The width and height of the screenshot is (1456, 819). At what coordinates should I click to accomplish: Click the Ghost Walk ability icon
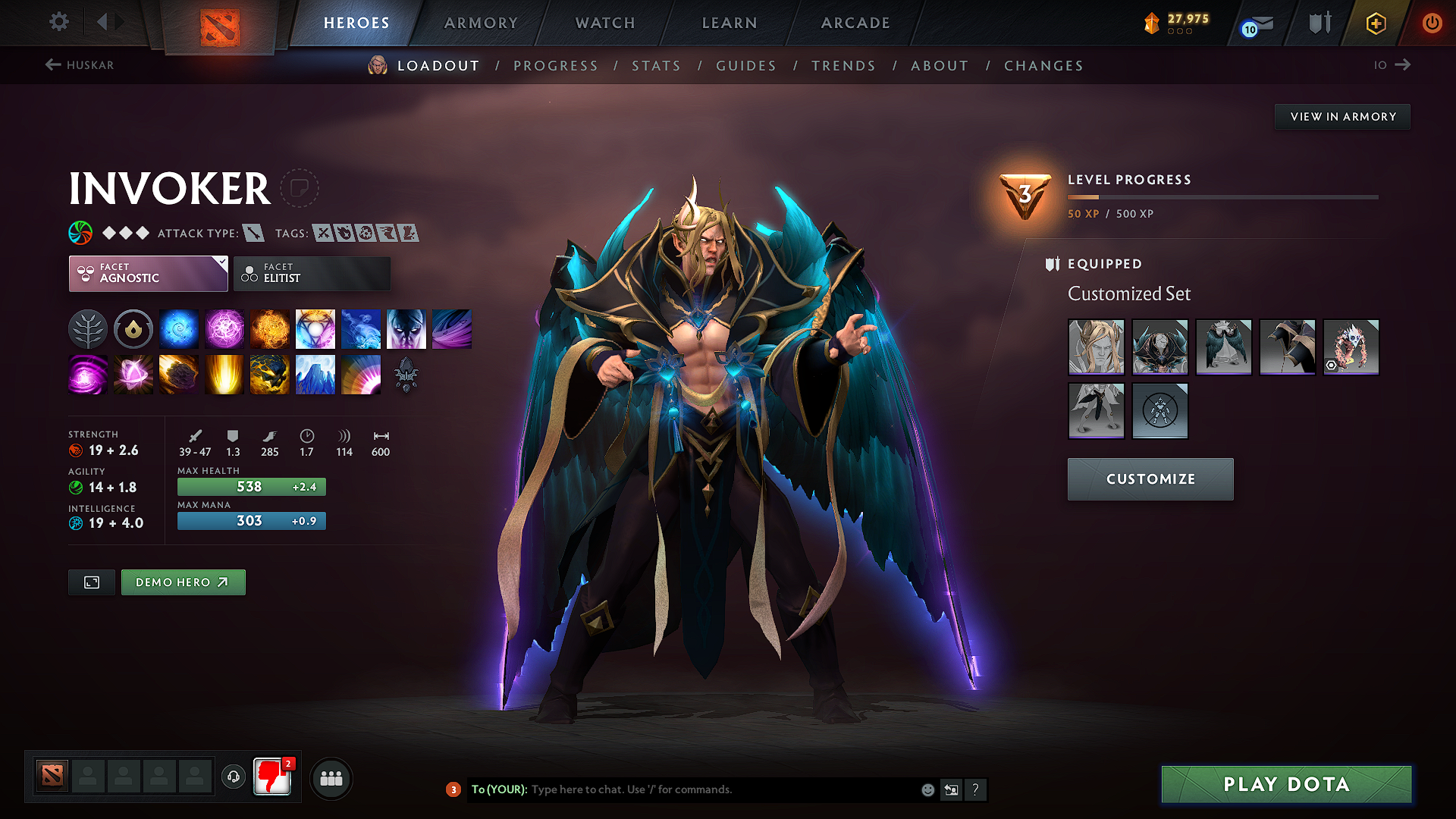point(406,328)
